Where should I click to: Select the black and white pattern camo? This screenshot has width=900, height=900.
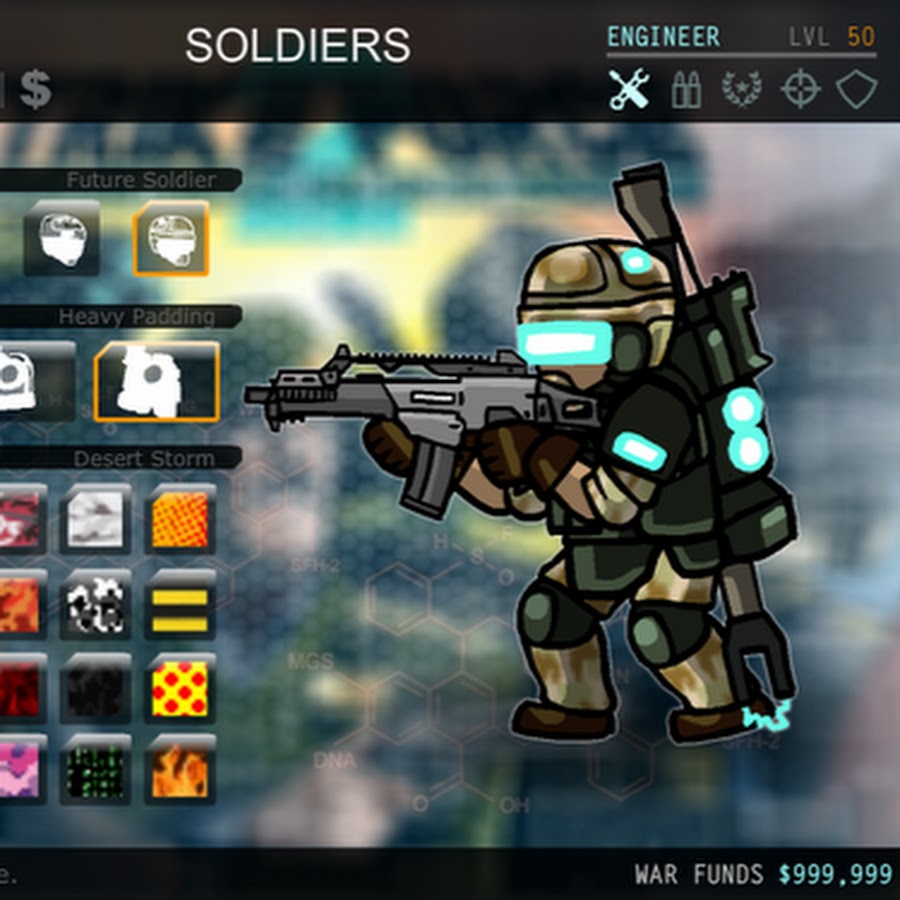(96, 603)
